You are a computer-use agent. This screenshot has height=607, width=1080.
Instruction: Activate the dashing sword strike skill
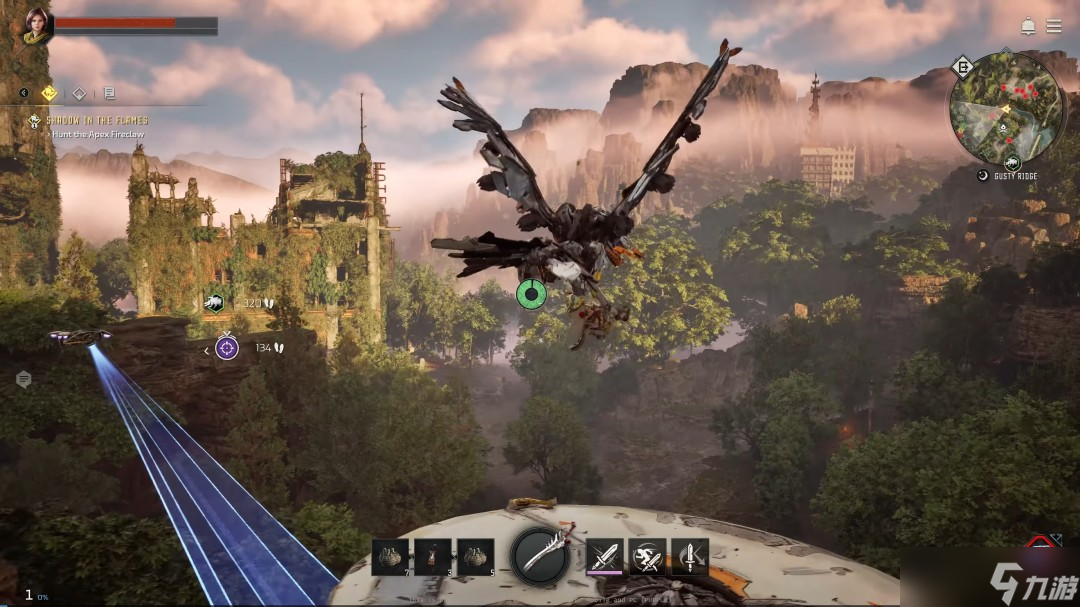point(648,557)
